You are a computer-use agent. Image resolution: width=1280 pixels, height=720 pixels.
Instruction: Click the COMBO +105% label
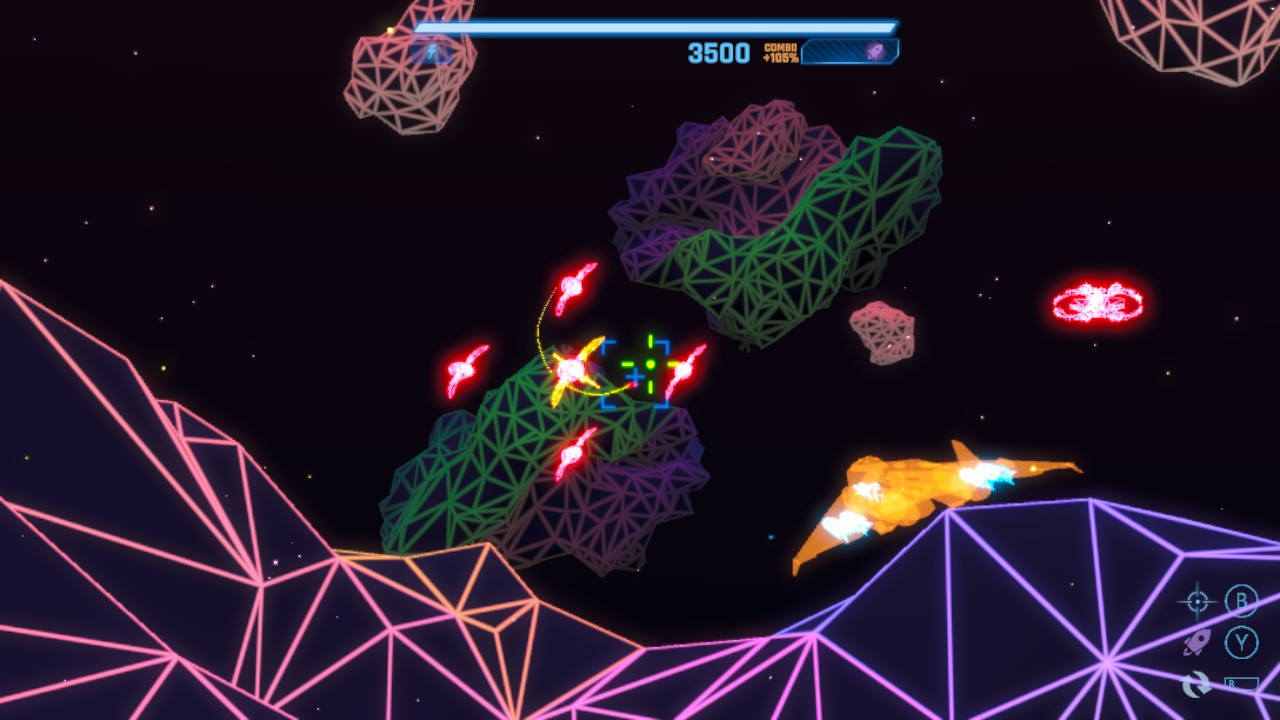point(781,52)
